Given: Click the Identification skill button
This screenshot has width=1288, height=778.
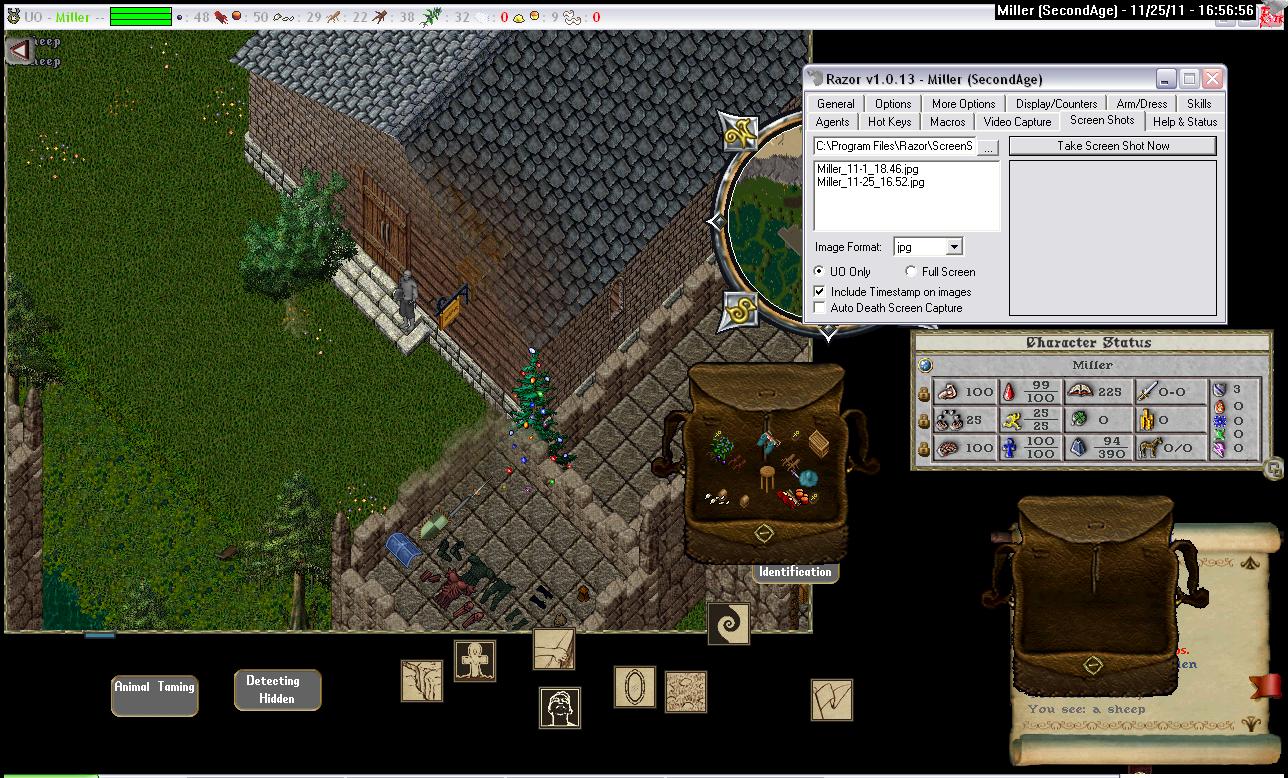Looking at the screenshot, I should pyautogui.click(x=795, y=572).
